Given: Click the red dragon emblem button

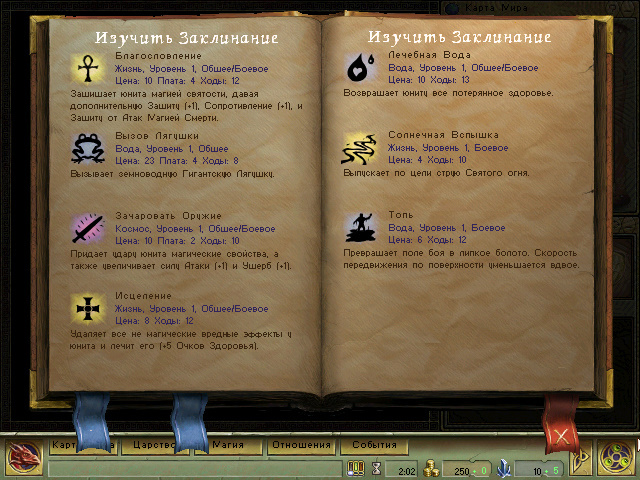Looking at the screenshot, I should (x=21, y=458).
